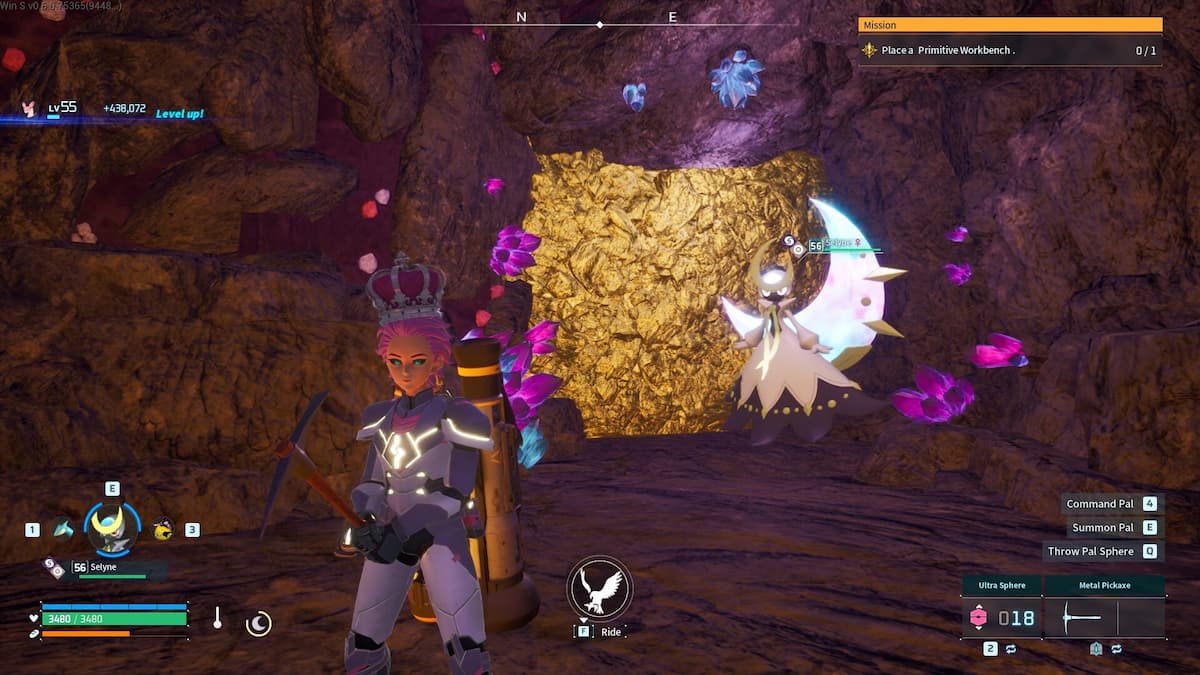Click the thermometer temperature icon
Viewport: 1200px width, 675px height.
point(217,618)
